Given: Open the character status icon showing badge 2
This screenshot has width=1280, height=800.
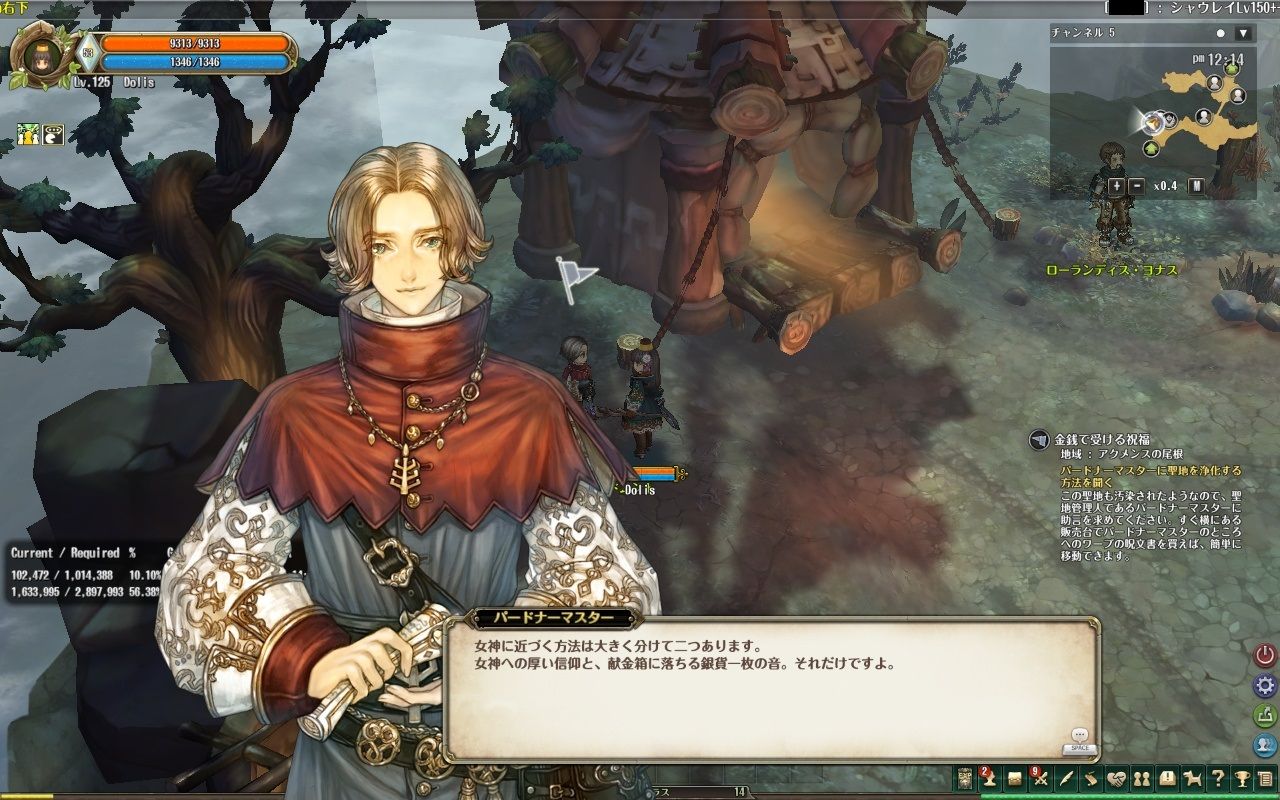Looking at the screenshot, I should coord(990,778).
